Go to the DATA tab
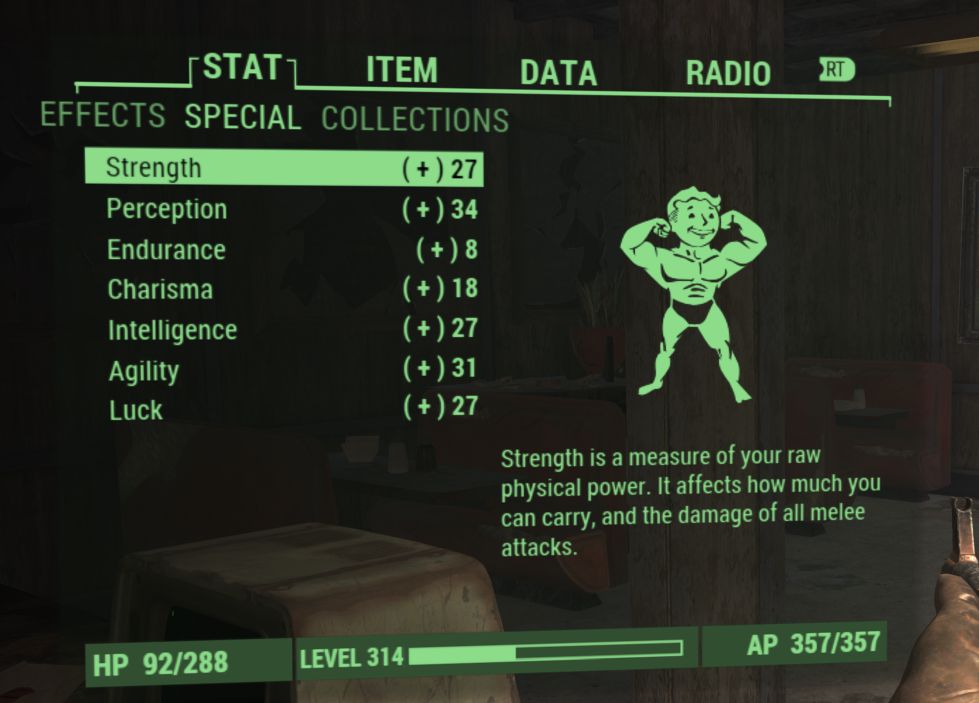Screen dimensions: 979x703 (558, 72)
